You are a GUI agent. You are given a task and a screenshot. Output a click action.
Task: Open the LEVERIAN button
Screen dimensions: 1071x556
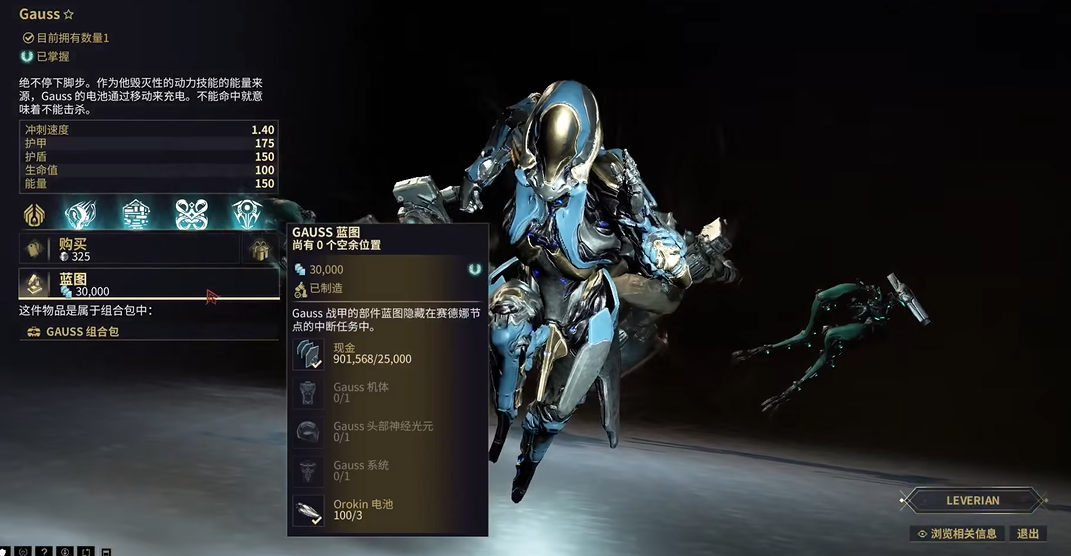(972, 500)
